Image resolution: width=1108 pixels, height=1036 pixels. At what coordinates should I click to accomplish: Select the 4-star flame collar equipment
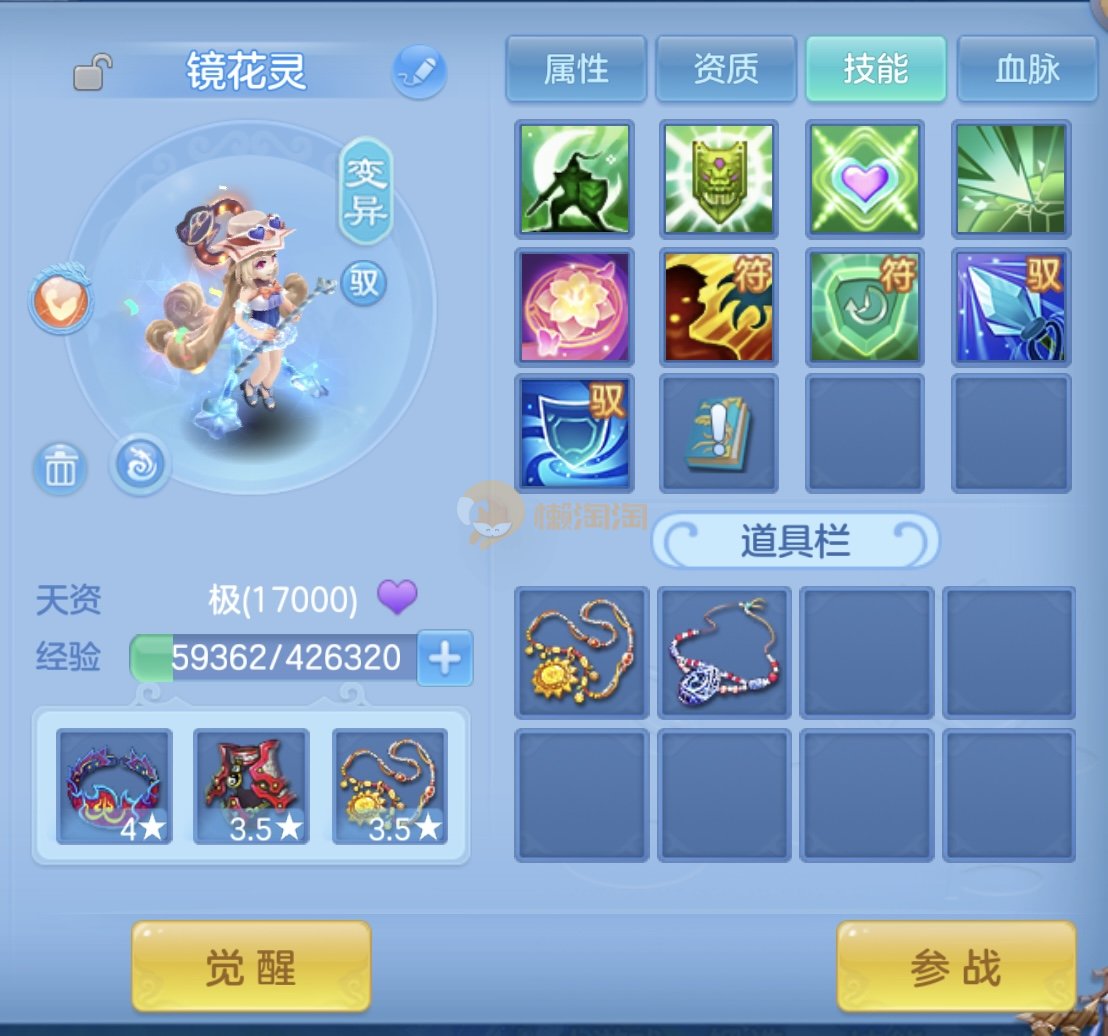coord(115,786)
